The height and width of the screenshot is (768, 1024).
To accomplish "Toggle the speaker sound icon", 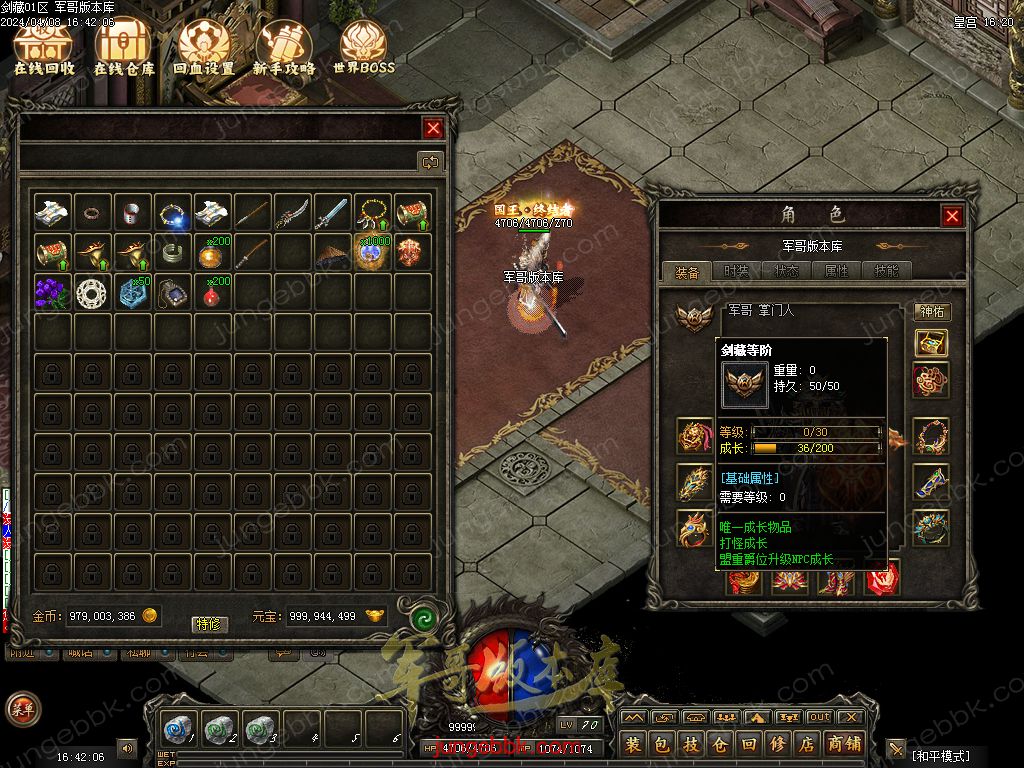I will tap(127, 747).
